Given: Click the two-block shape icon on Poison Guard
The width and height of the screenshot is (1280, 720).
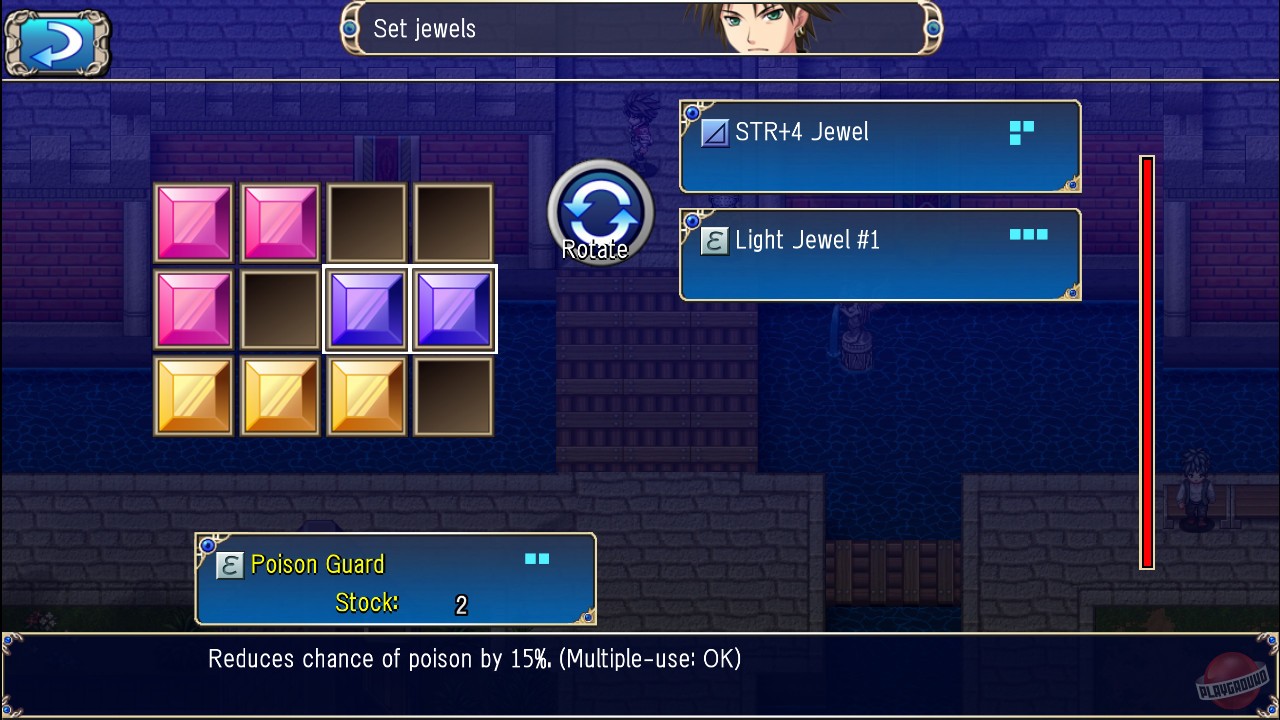Looking at the screenshot, I should (536, 558).
